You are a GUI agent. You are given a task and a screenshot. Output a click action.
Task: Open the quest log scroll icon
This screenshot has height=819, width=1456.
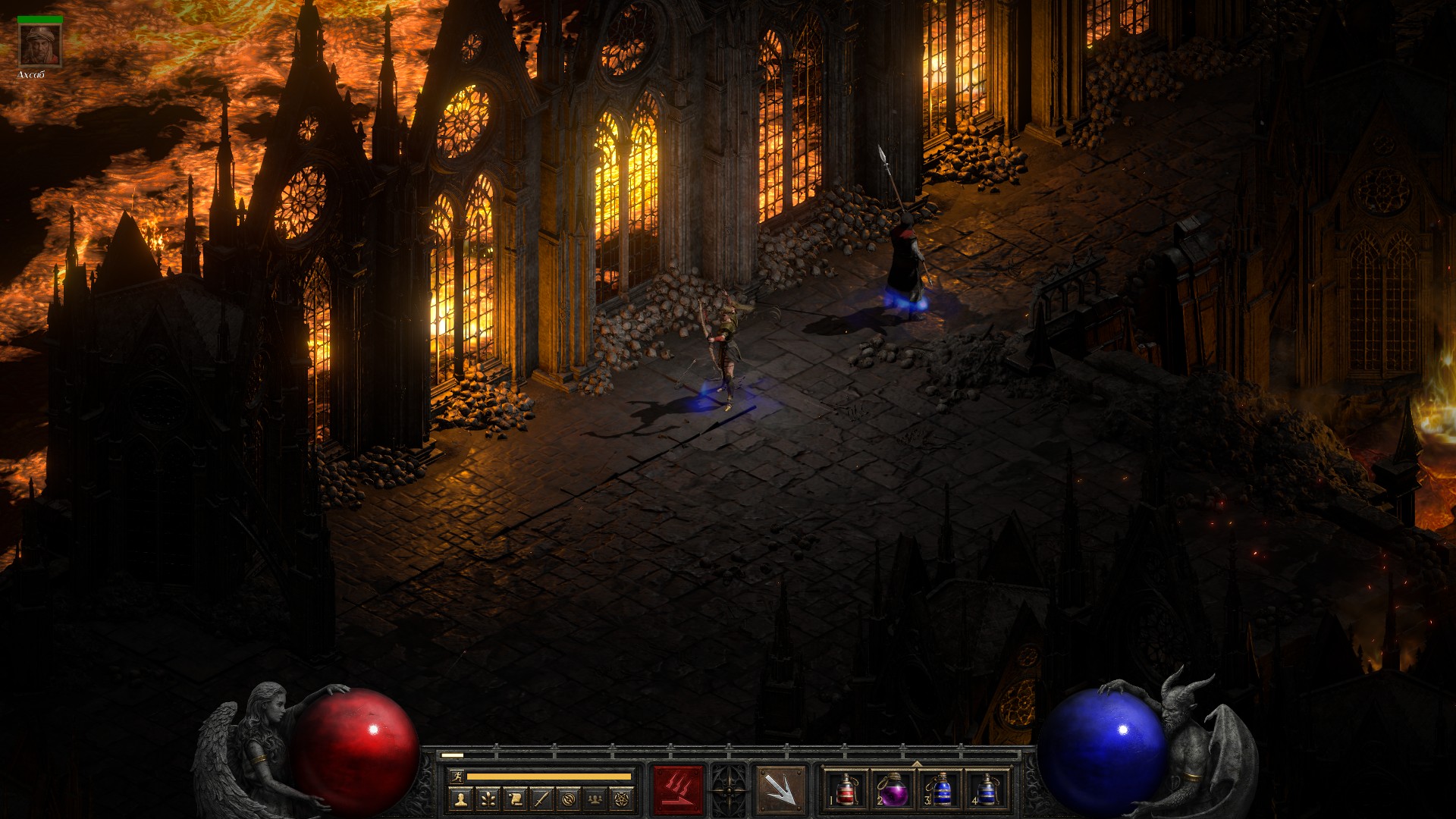click(x=515, y=799)
